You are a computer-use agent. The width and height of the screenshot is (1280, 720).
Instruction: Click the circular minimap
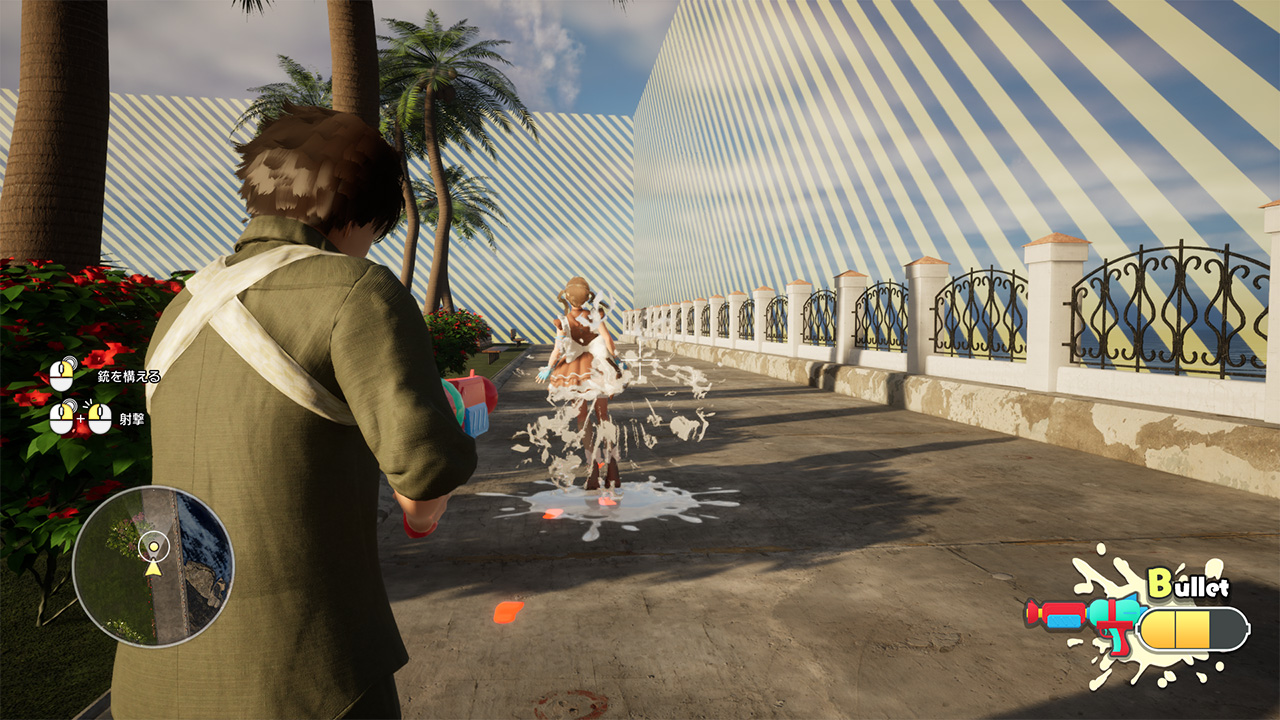pos(153,565)
